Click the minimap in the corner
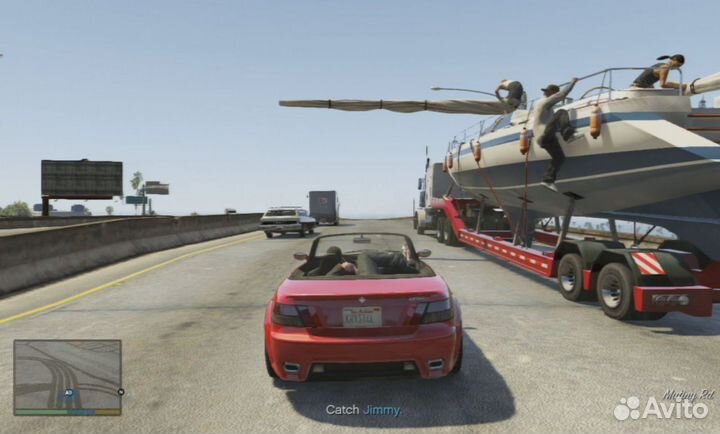 [x=67, y=375]
